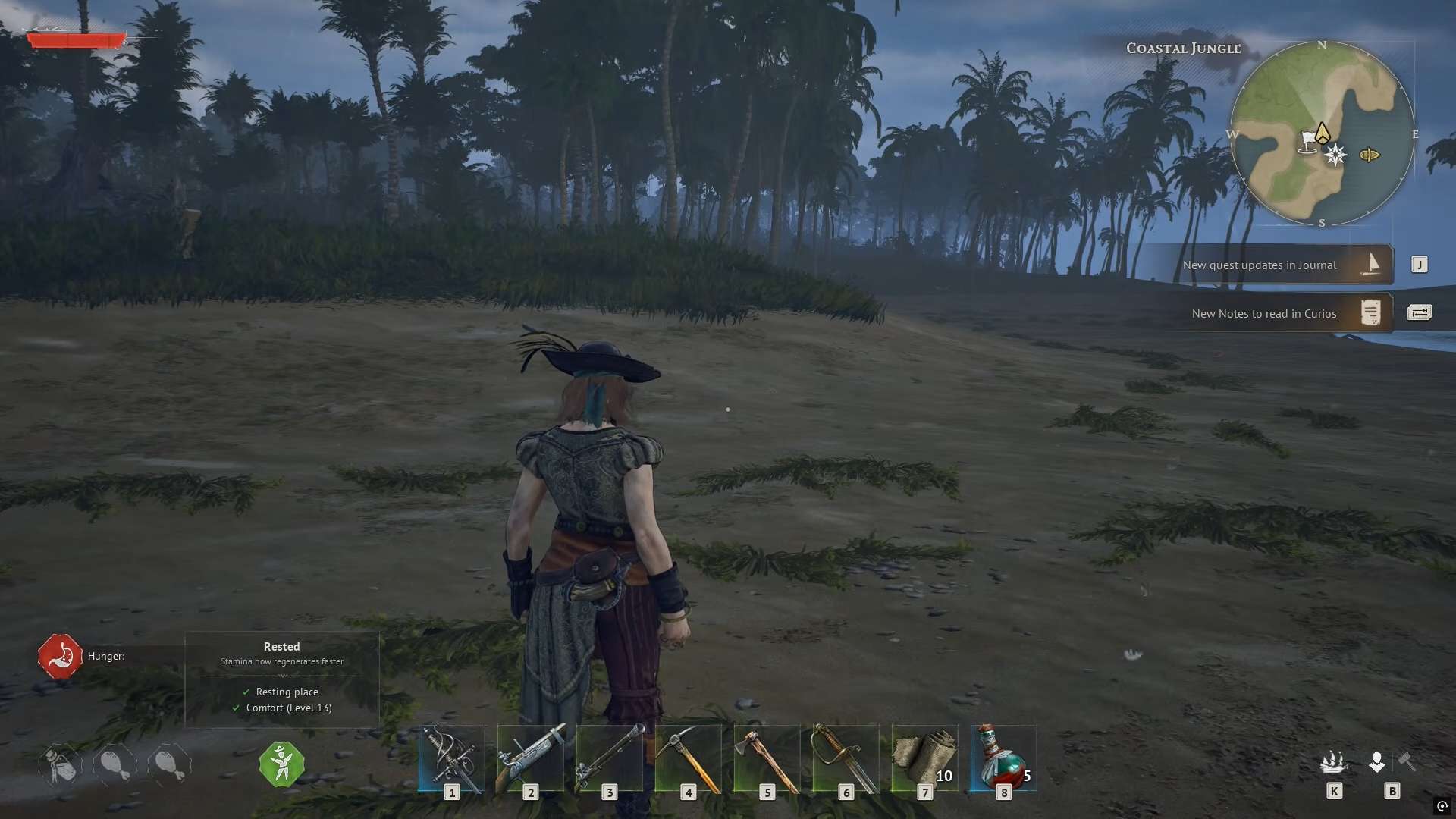
Task: Use the cloth bandage stack of 10
Action: click(925, 758)
